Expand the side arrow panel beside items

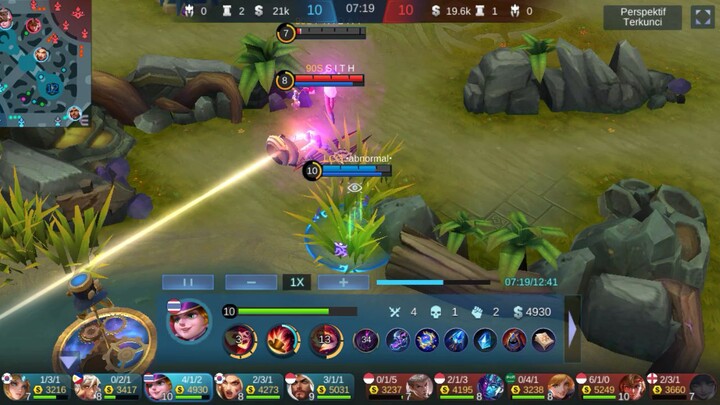pos(573,327)
